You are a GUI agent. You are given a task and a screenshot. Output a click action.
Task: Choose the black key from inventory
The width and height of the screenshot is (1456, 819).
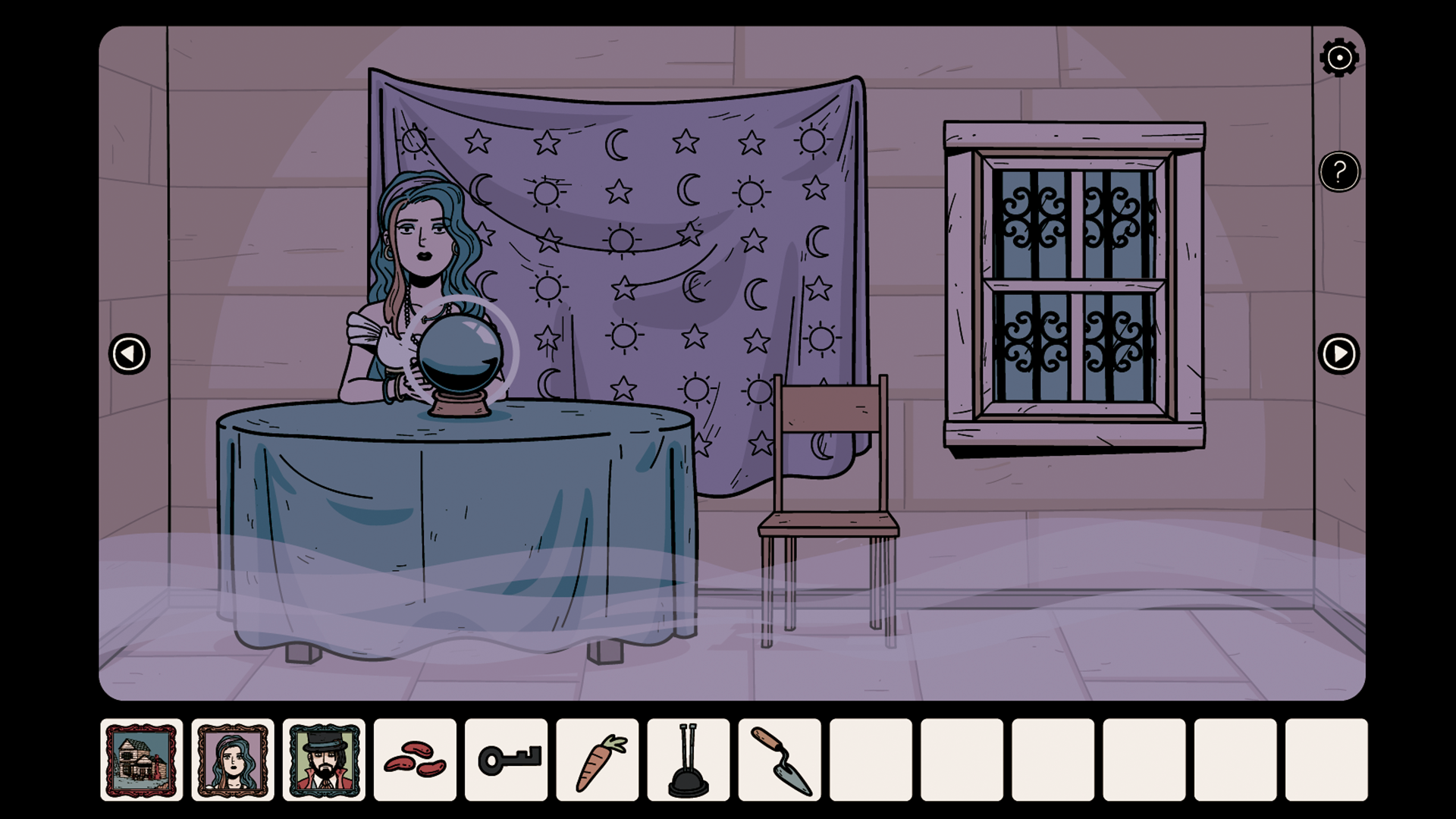(506, 760)
